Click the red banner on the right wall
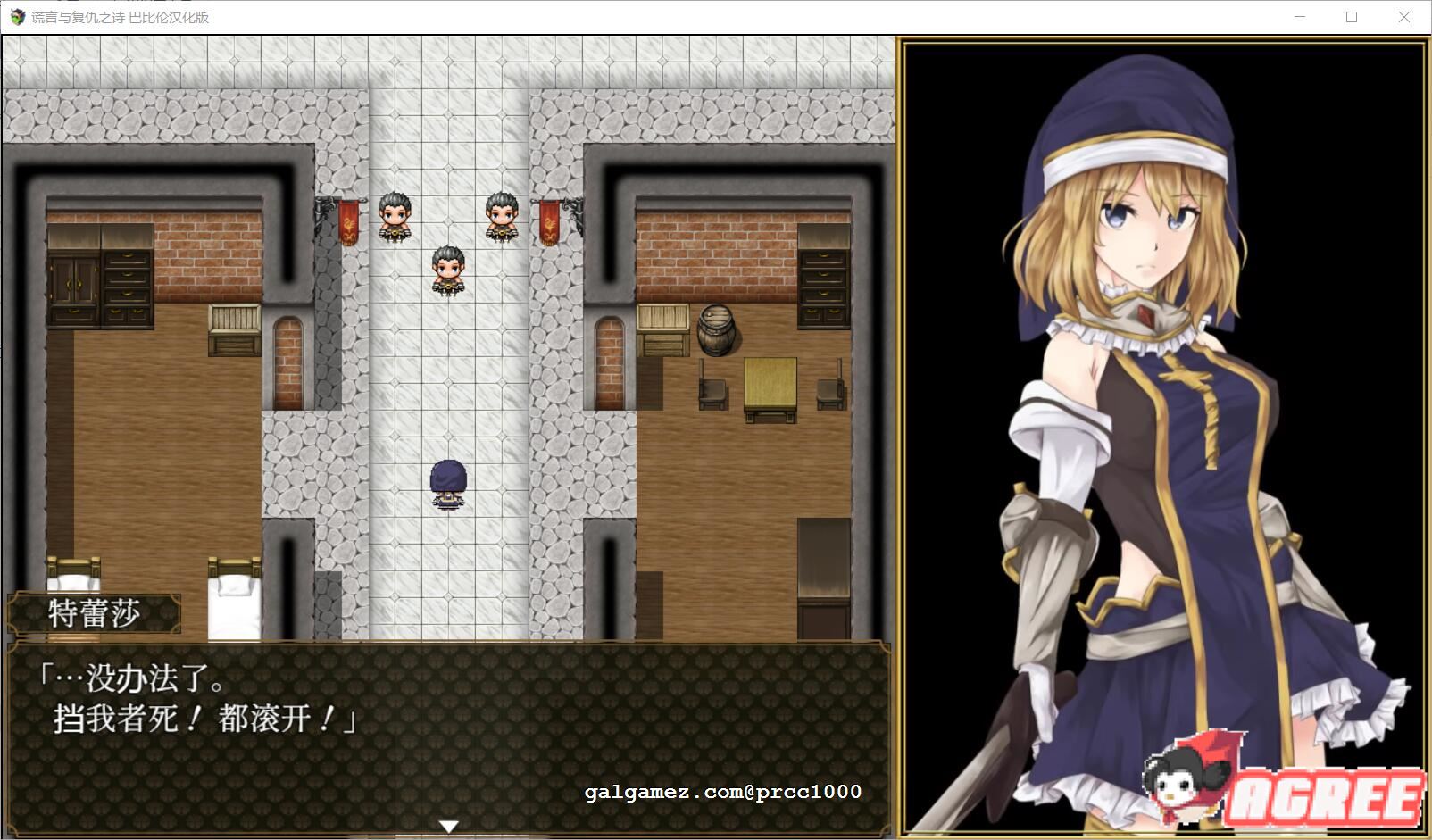This screenshot has height=840, width=1432. (551, 221)
